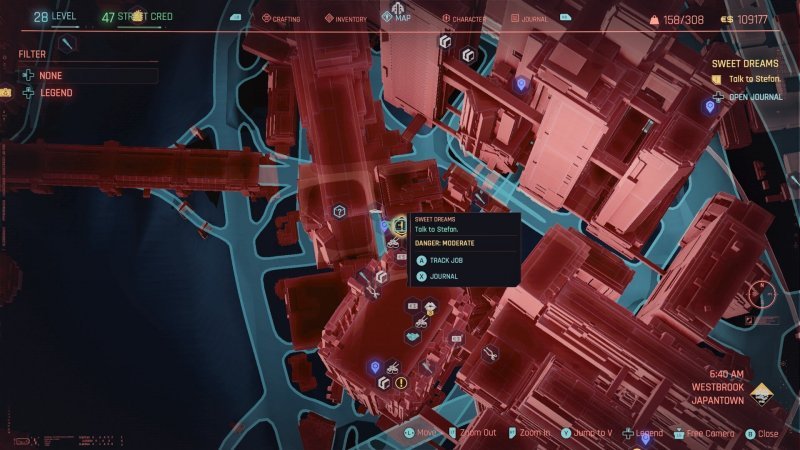The height and width of the screenshot is (450, 800).
Task: Select the Map tab
Action: coord(398,16)
